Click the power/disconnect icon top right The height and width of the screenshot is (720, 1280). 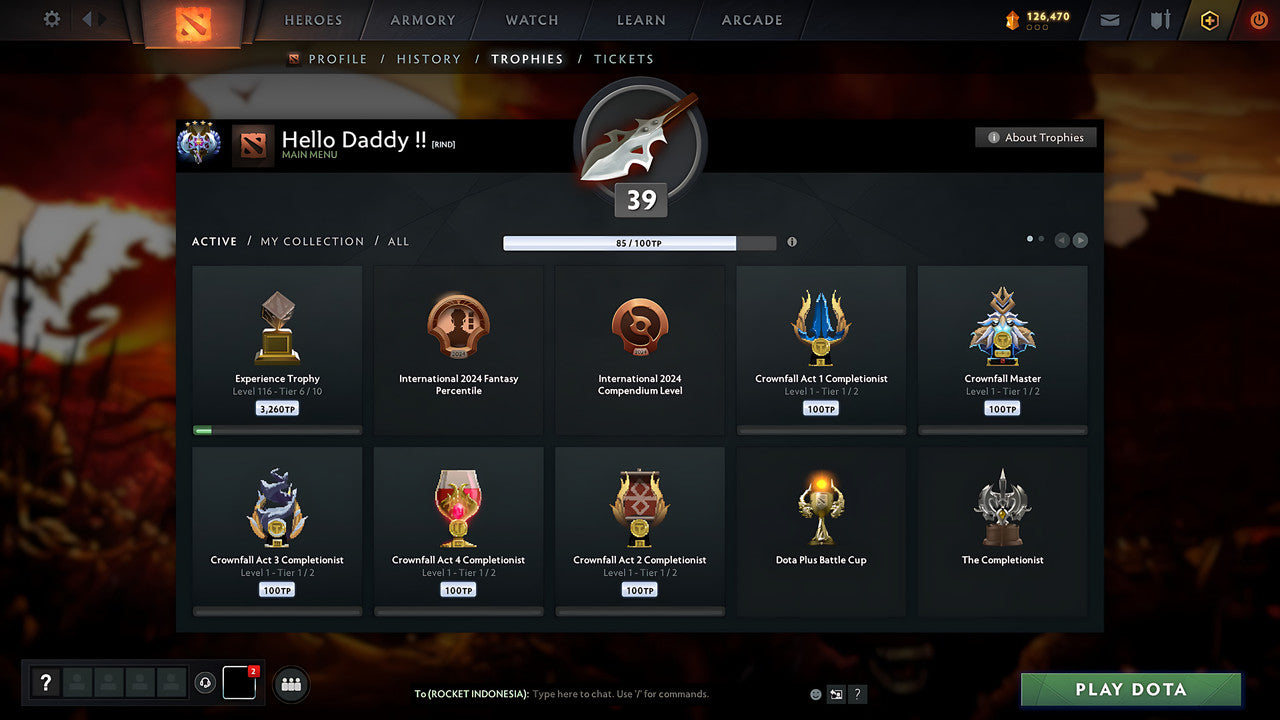(x=1258, y=19)
